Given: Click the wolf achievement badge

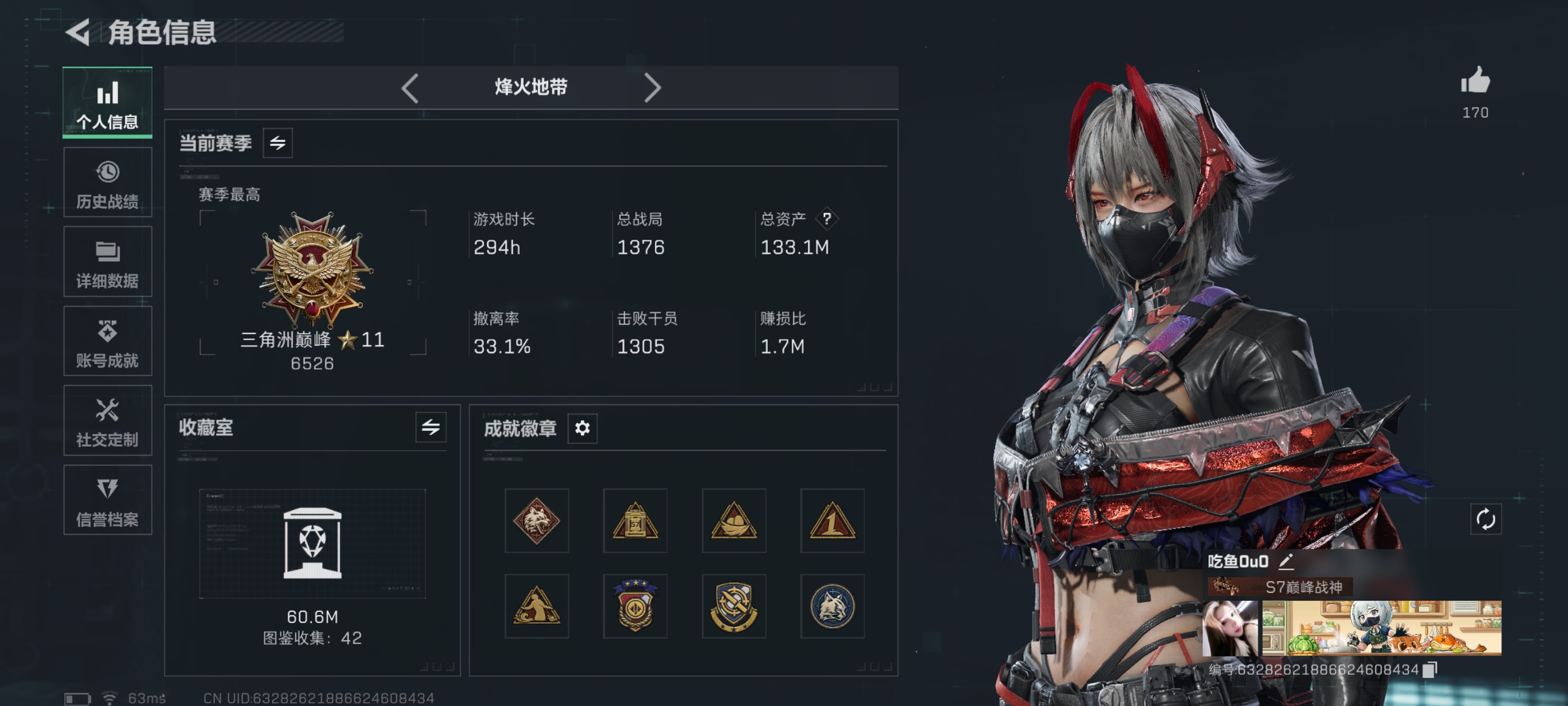Looking at the screenshot, I should tap(536, 521).
